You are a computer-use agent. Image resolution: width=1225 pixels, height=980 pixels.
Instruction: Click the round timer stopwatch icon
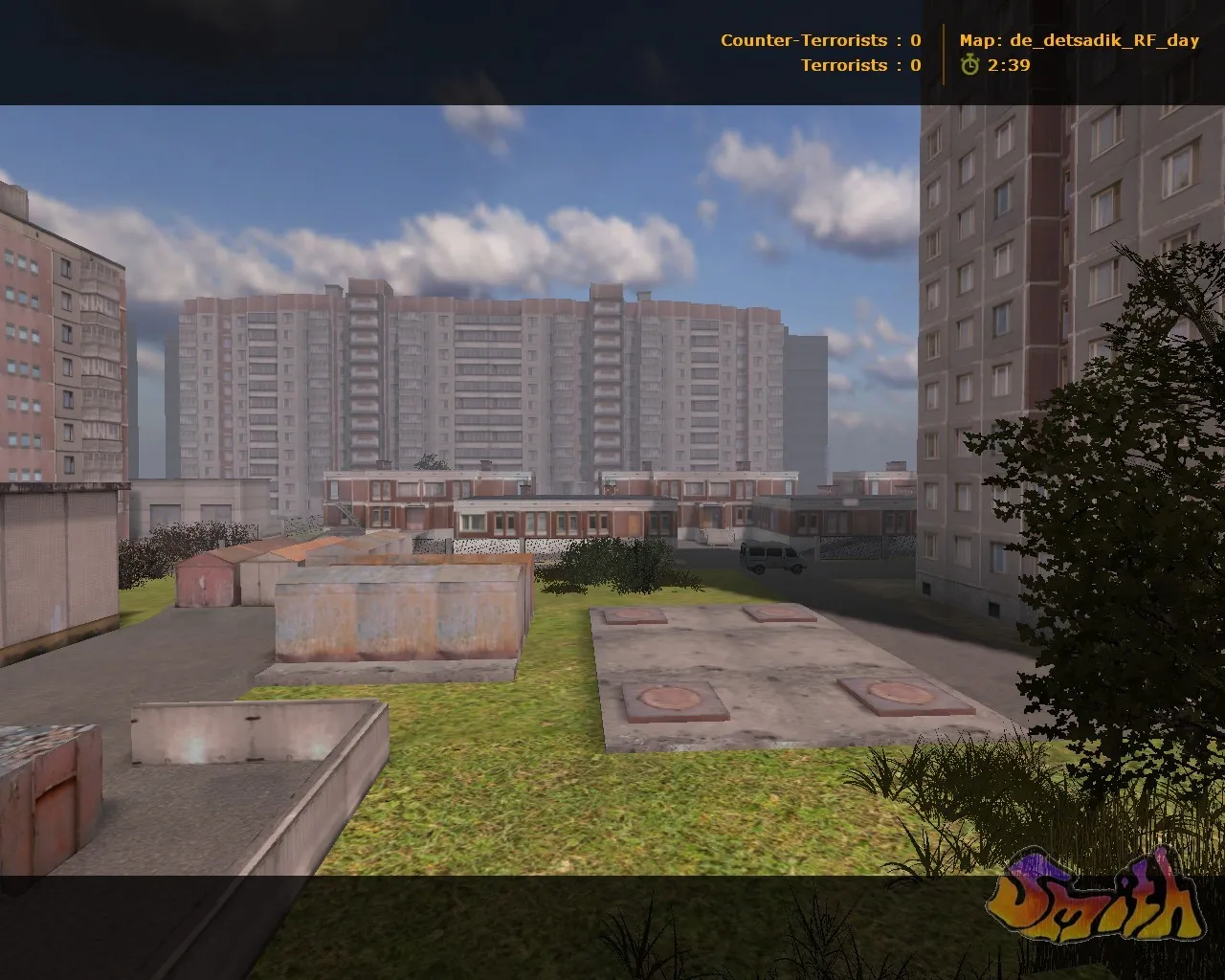(x=970, y=67)
